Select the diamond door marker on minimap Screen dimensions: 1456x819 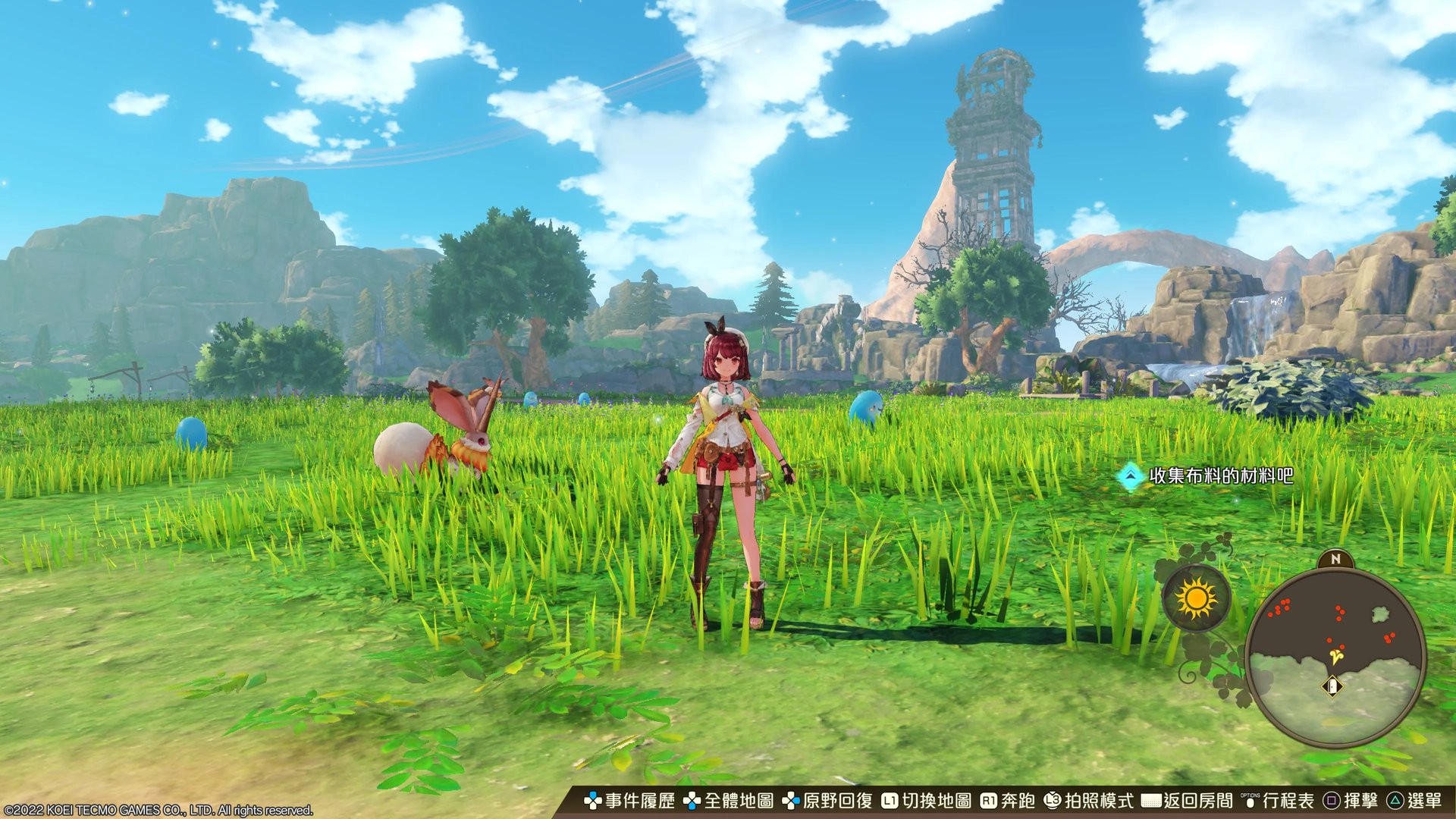1332,687
